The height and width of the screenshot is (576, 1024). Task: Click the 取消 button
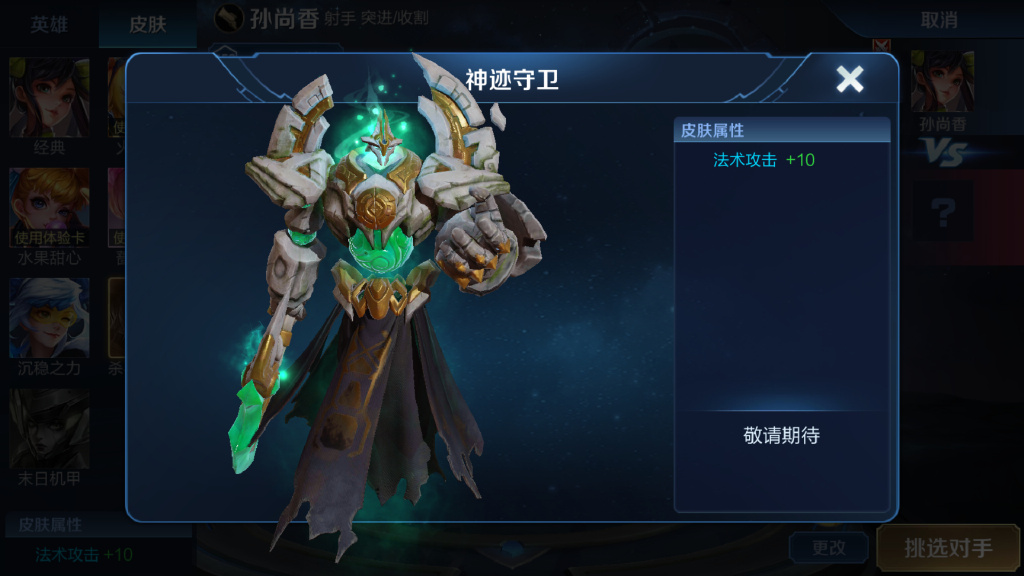(938, 20)
